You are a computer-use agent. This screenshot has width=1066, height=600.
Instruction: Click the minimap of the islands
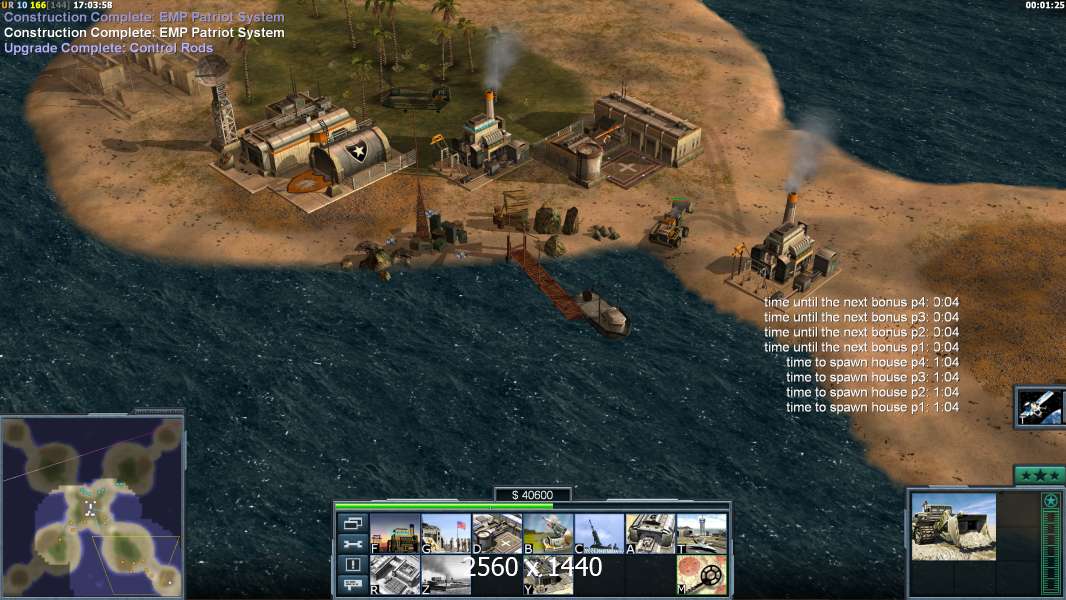tap(92, 504)
